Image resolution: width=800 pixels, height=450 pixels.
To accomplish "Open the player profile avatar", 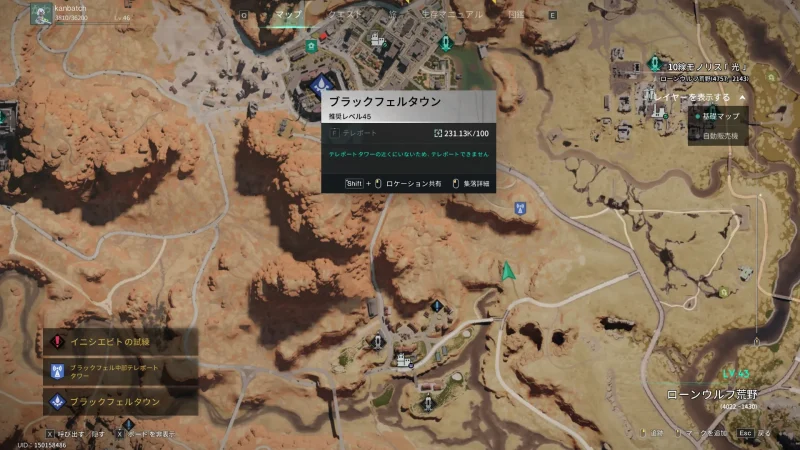I will (42, 14).
